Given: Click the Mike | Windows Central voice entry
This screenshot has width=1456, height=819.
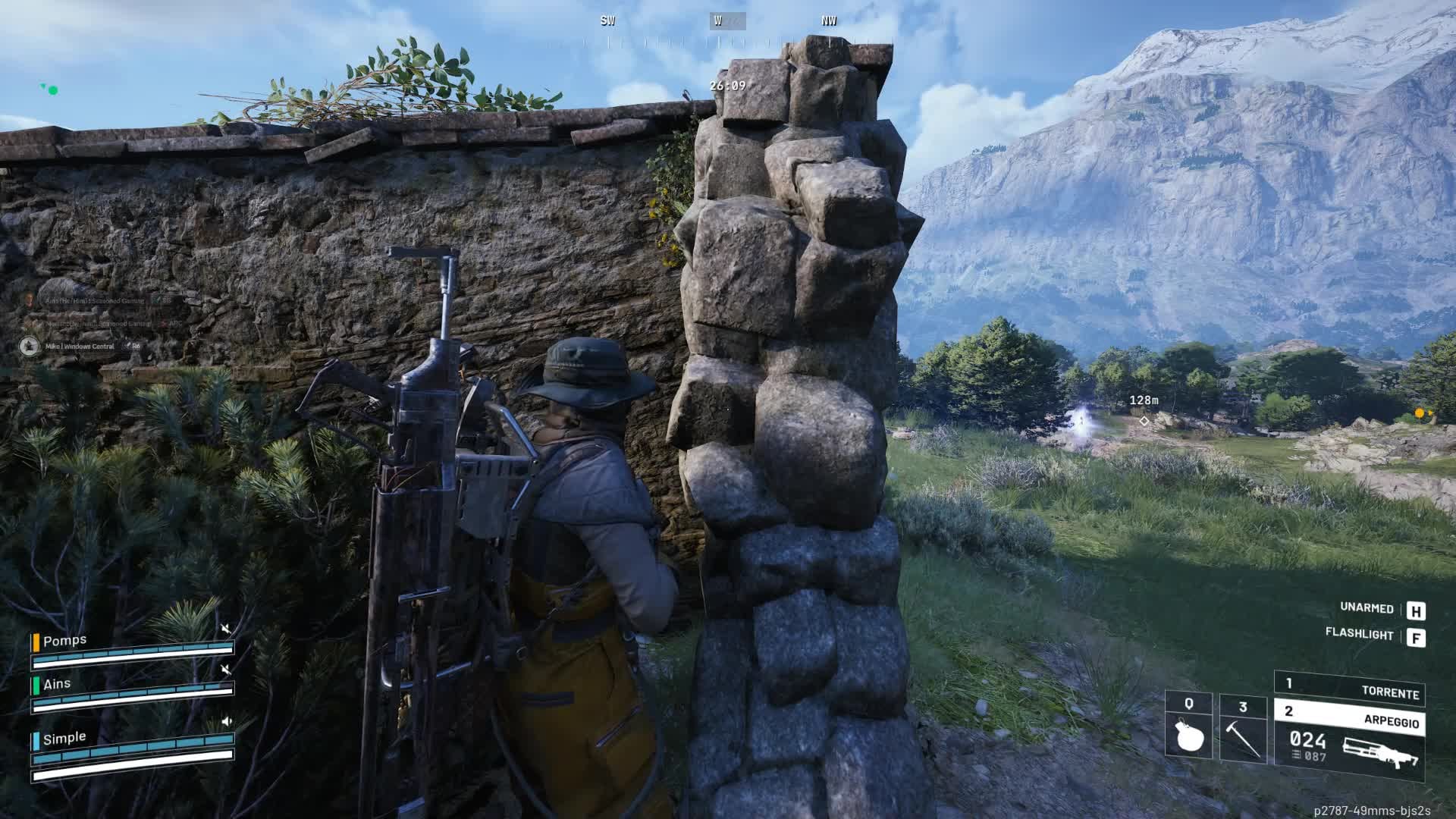Looking at the screenshot, I should click(80, 347).
